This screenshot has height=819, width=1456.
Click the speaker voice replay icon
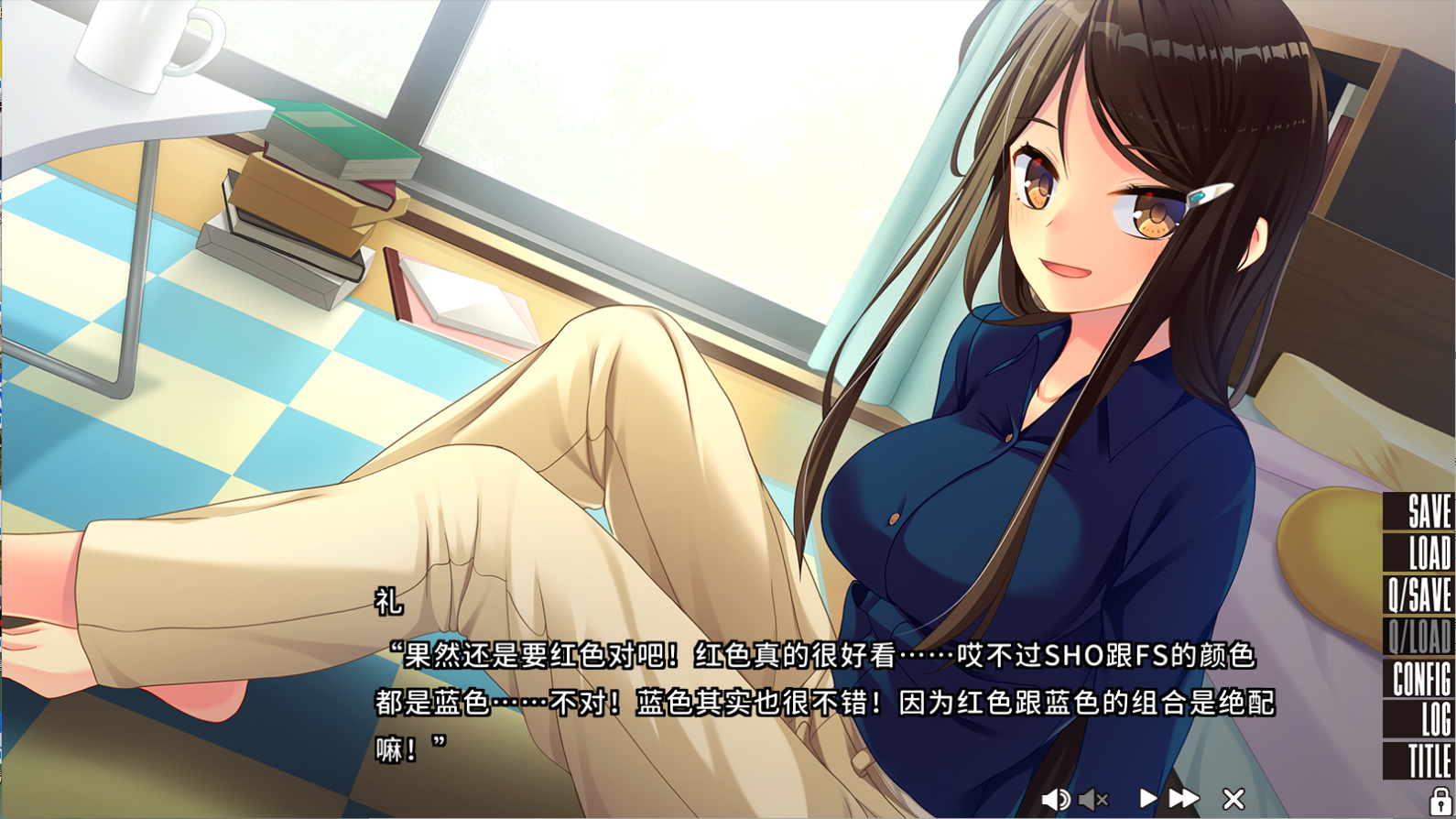coord(1055,799)
